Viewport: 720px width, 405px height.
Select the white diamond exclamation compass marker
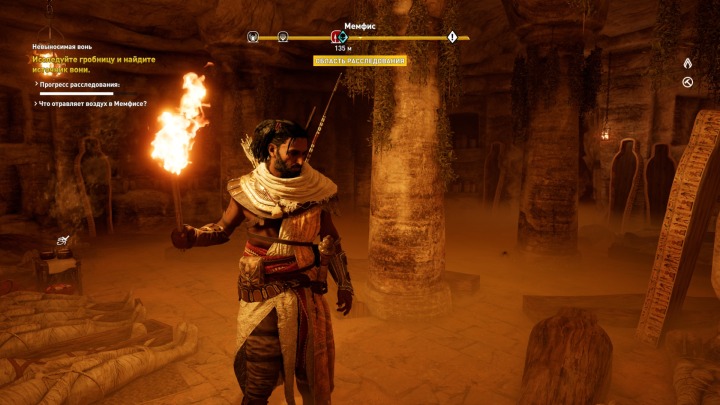pyautogui.click(x=452, y=37)
